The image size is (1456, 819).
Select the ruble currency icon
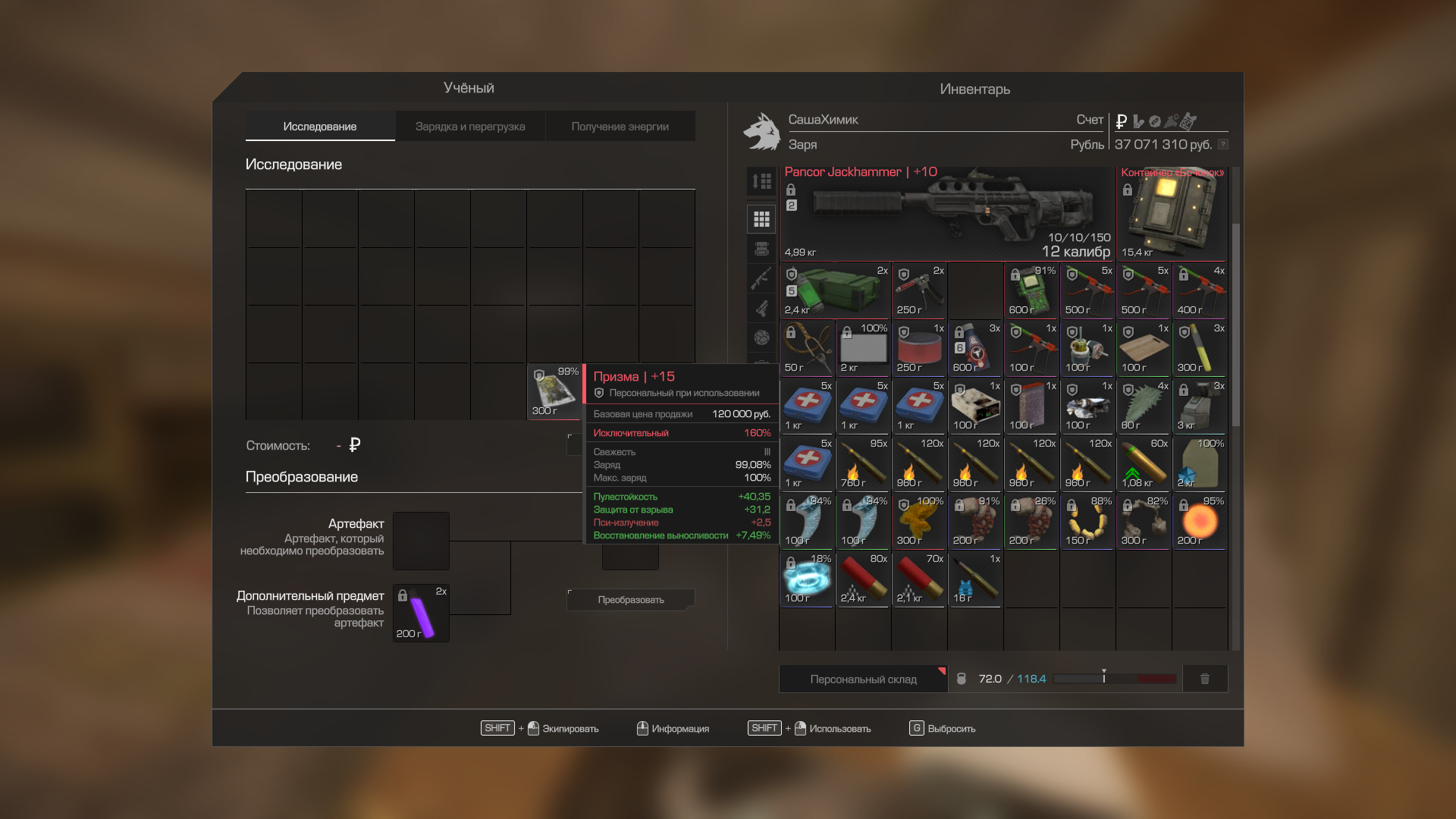(x=1122, y=121)
